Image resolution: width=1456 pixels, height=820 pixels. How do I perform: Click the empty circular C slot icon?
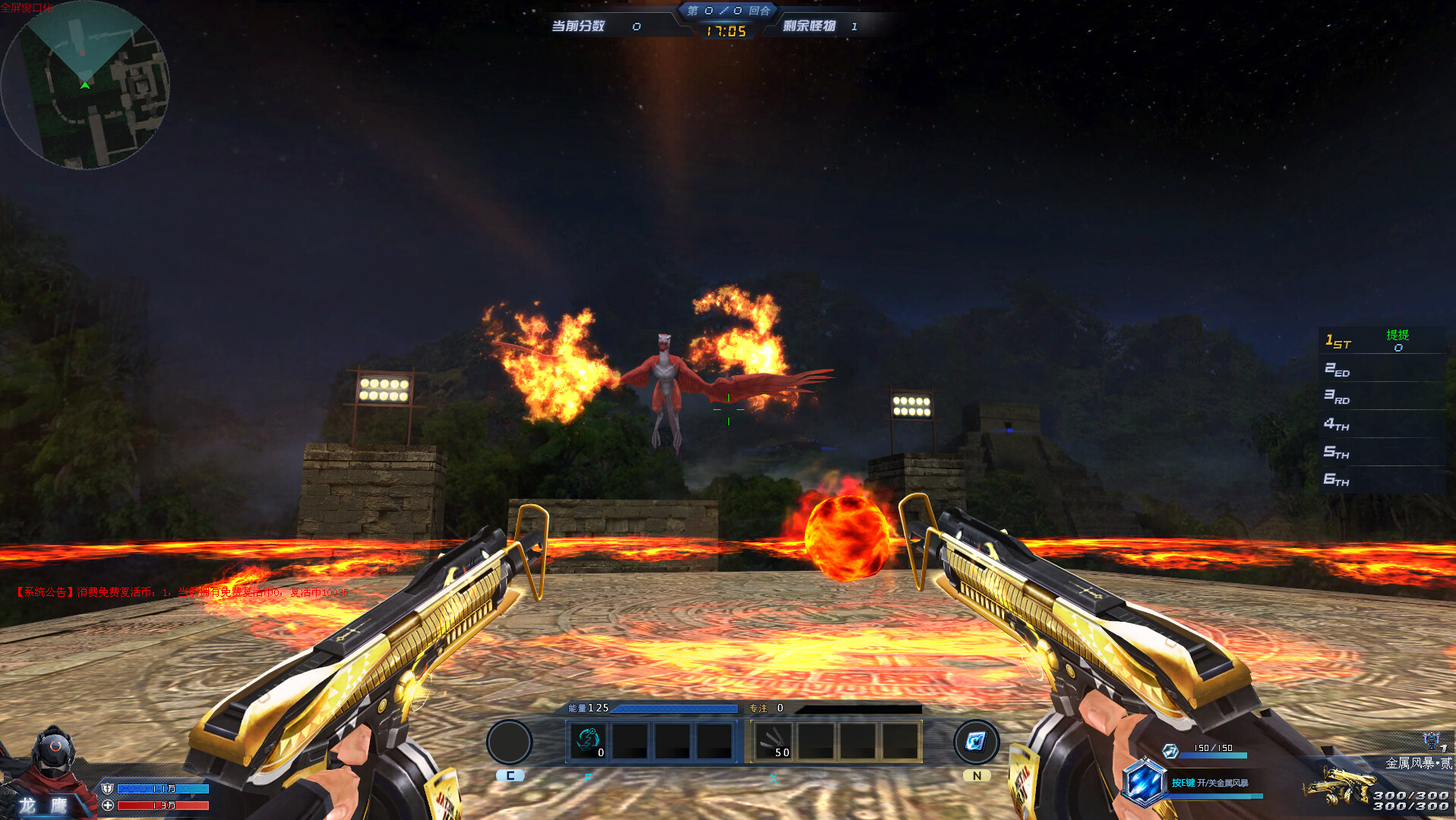510,741
